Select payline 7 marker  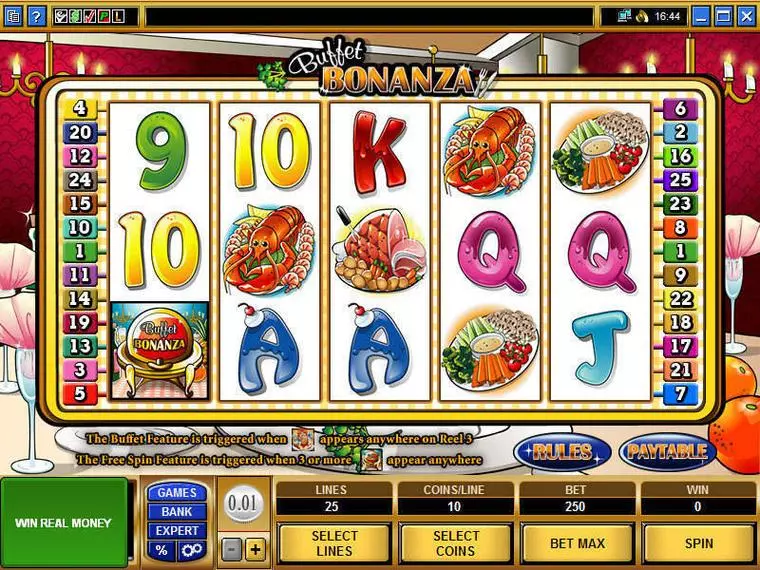pyautogui.click(x=681, y=393)
